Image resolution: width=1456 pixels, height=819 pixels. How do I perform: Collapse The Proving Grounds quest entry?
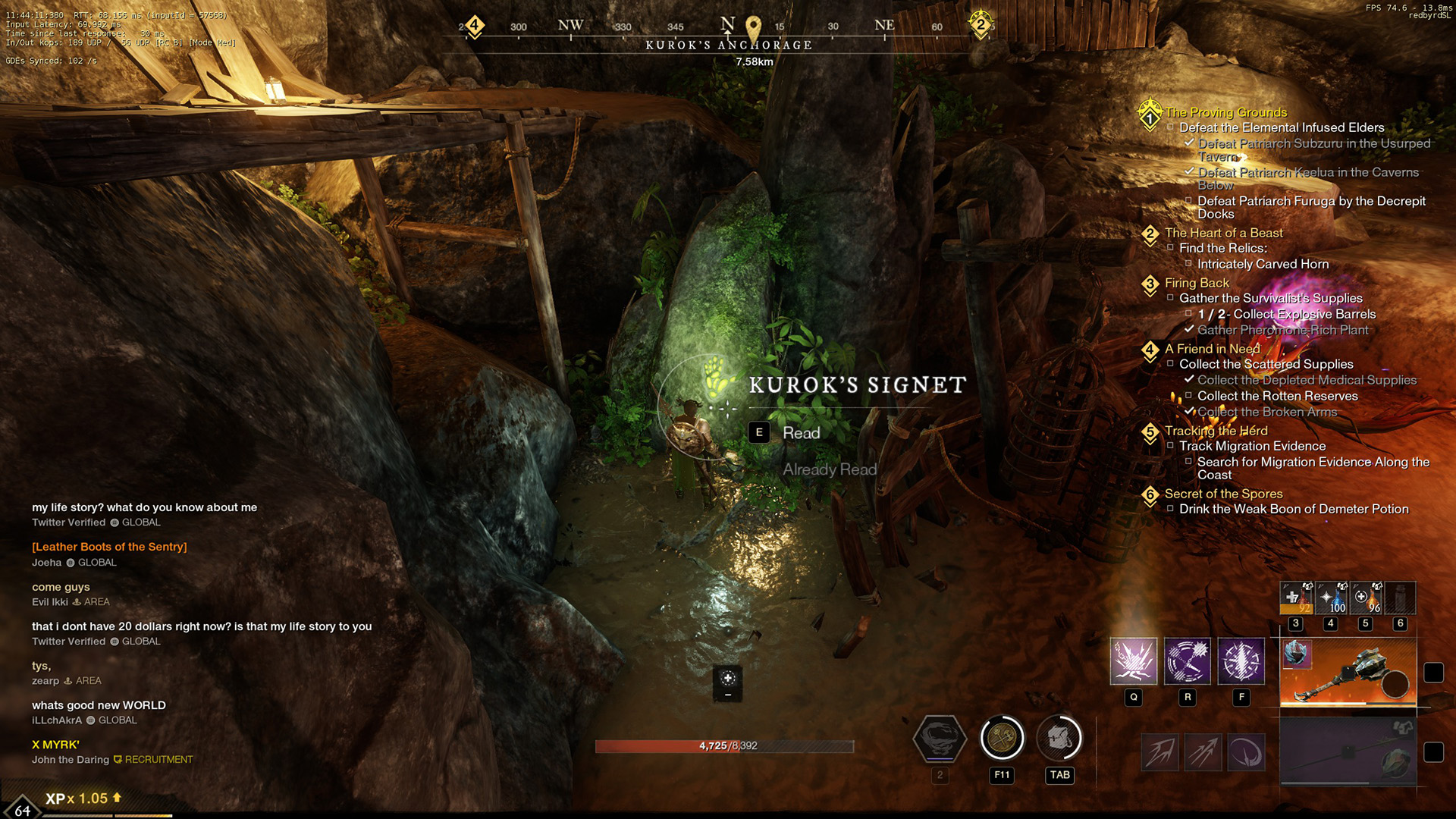(x=1150, y=115)
